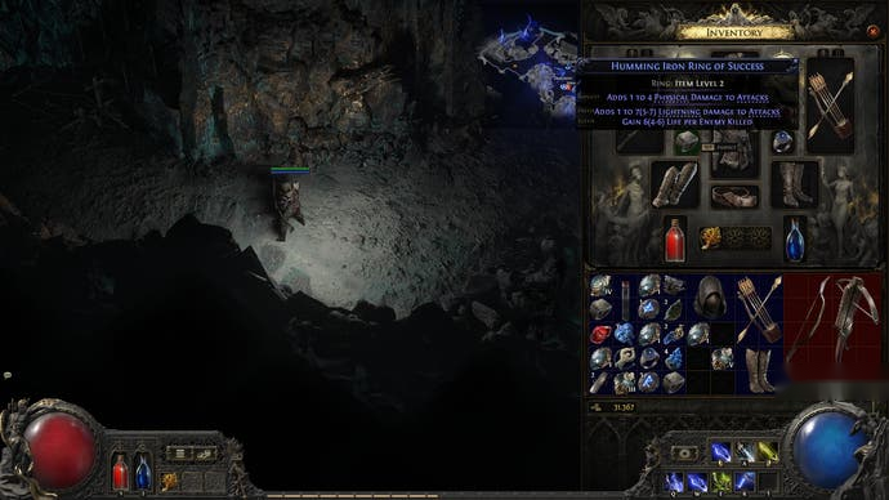The image size is (889, 500).
Task: Select the leather boots in inventory
Action: pos(758,370)
